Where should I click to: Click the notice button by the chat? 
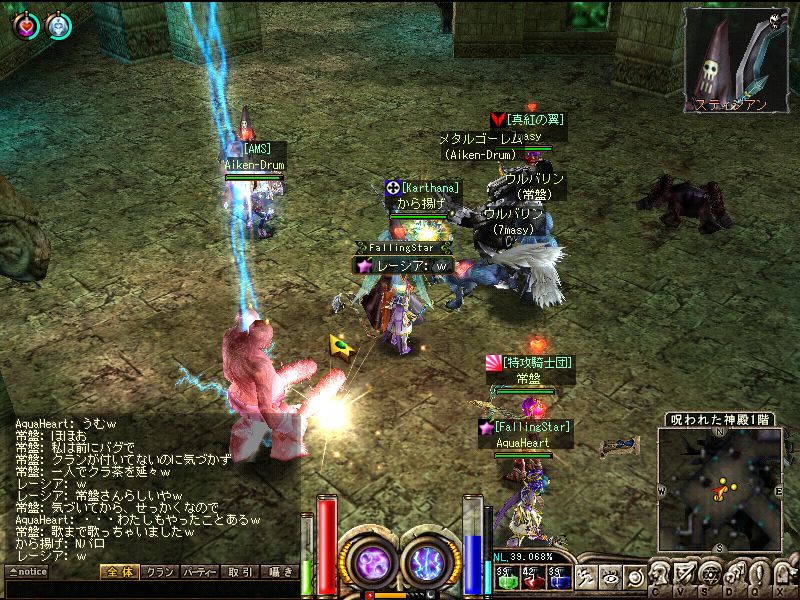[27, 572]
